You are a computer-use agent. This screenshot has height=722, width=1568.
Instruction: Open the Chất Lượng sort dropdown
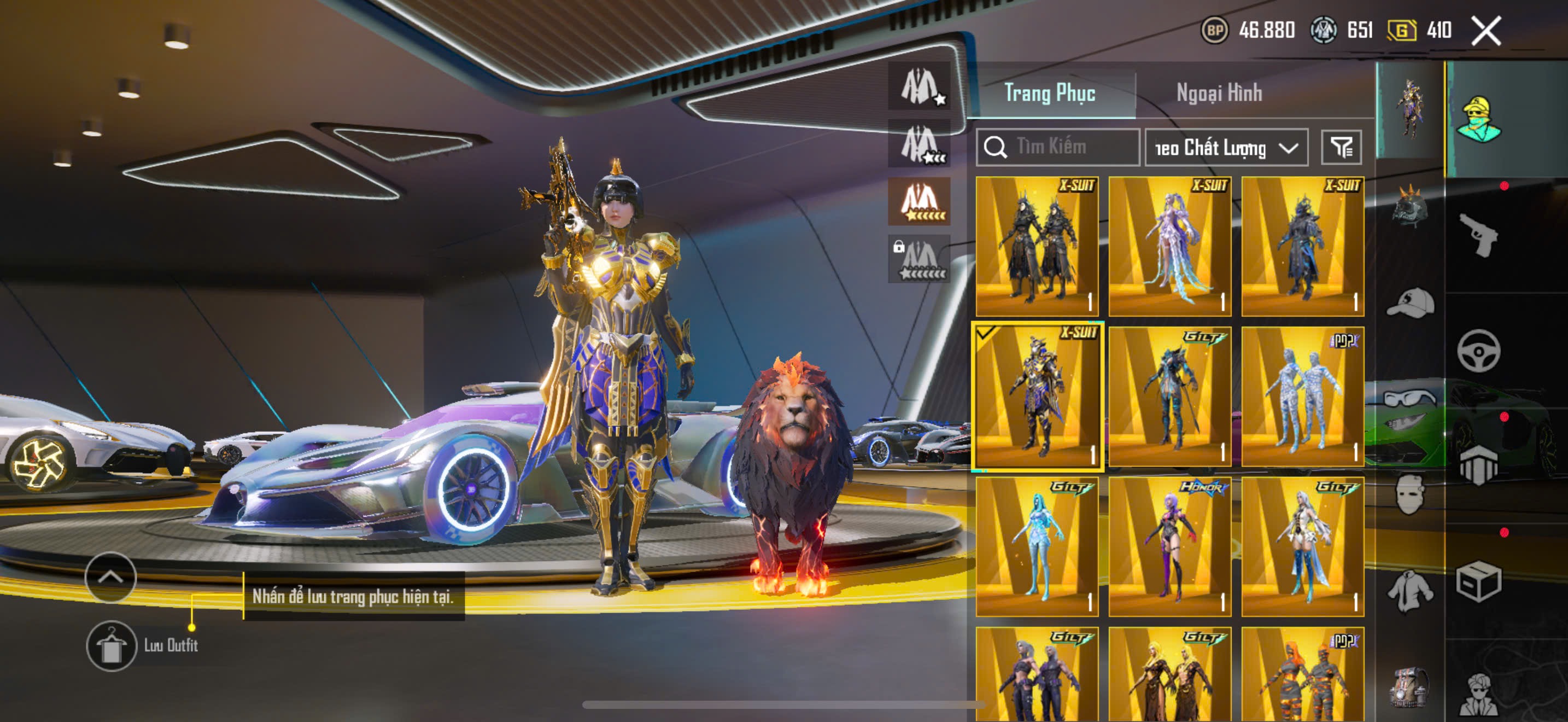click(x=1226, y=147)
